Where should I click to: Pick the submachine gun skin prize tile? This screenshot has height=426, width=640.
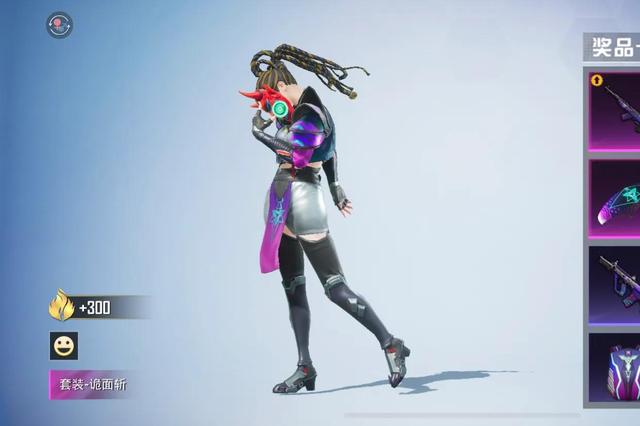(x=615, y=283)
